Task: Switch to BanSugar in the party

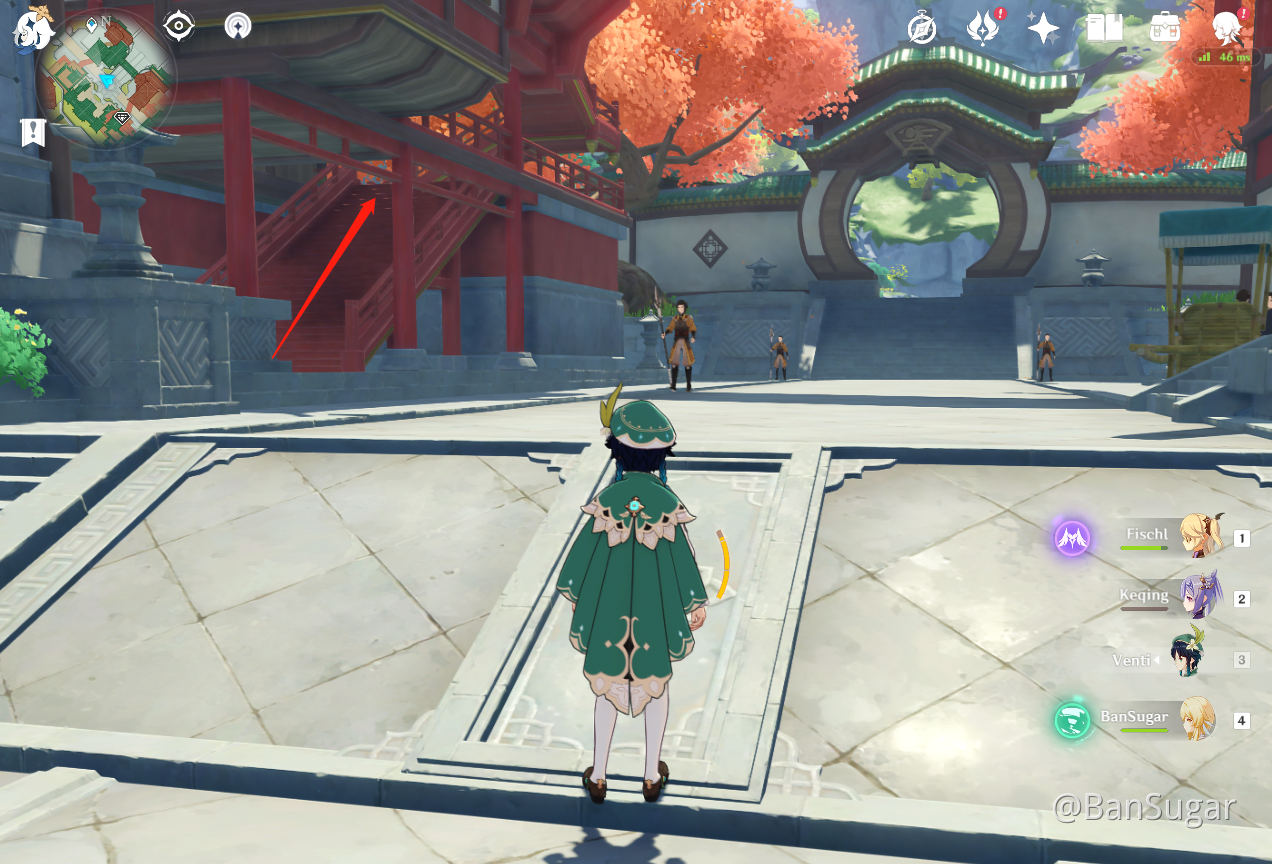Action: (x=1197, y=719)
